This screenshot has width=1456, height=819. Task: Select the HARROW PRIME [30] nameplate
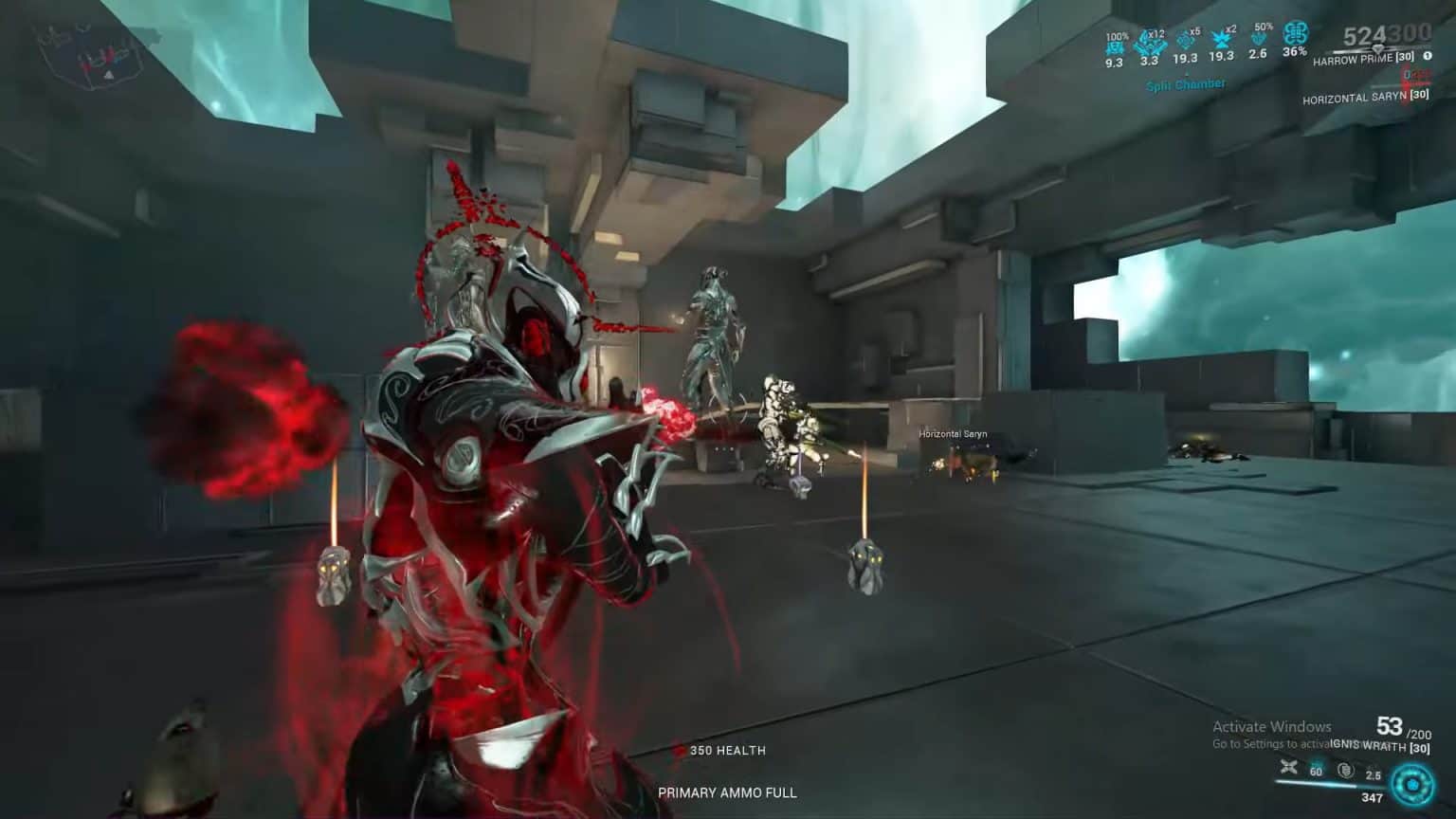click(x=1362, y=59)
